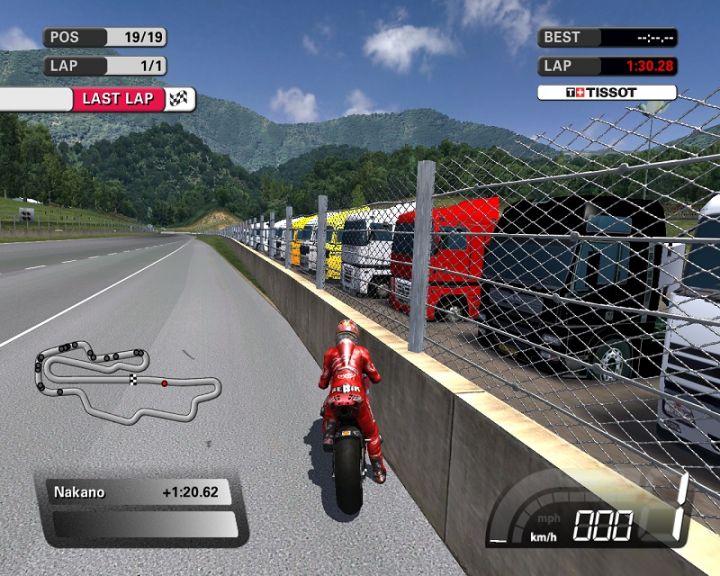Select the Nakano rider row
The width and height of the screenshot is (720, 576).
(x=142, y=492)
